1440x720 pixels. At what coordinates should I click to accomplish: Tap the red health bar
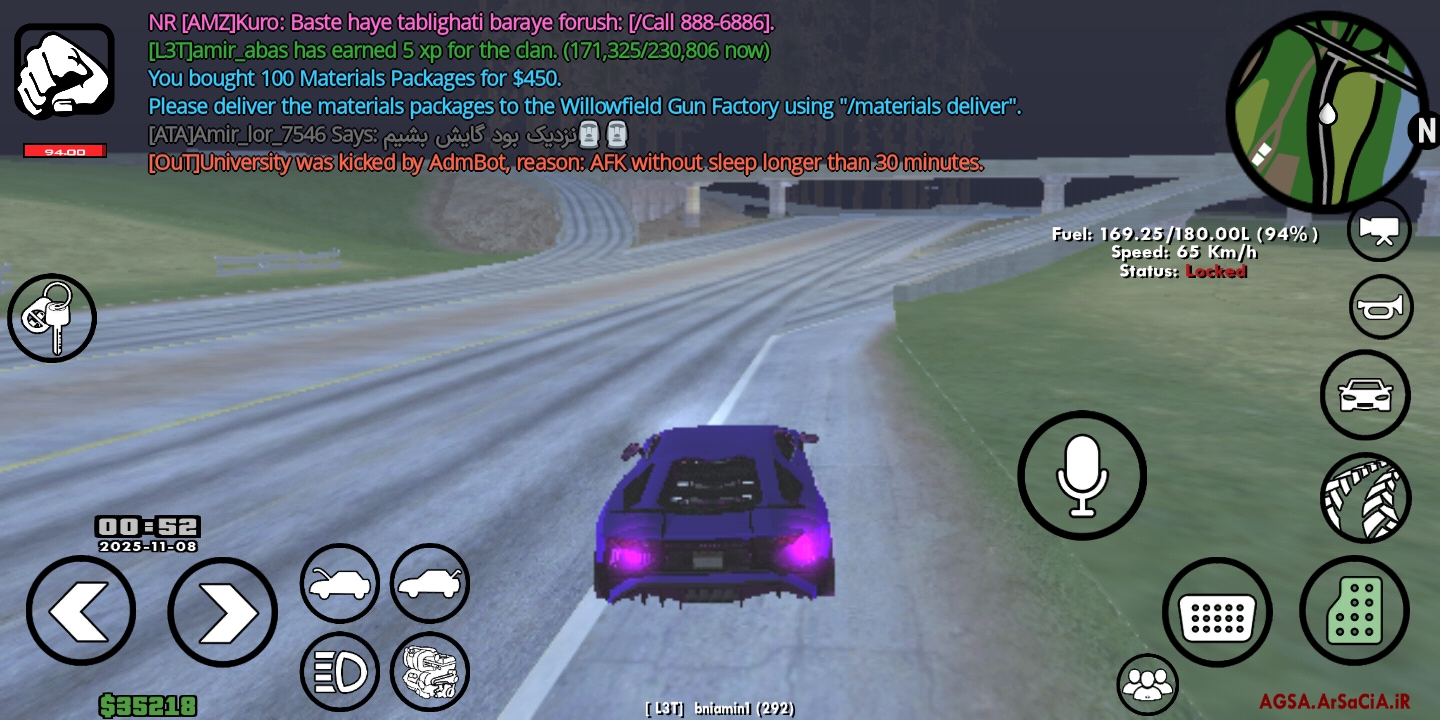tap(64, 151)
